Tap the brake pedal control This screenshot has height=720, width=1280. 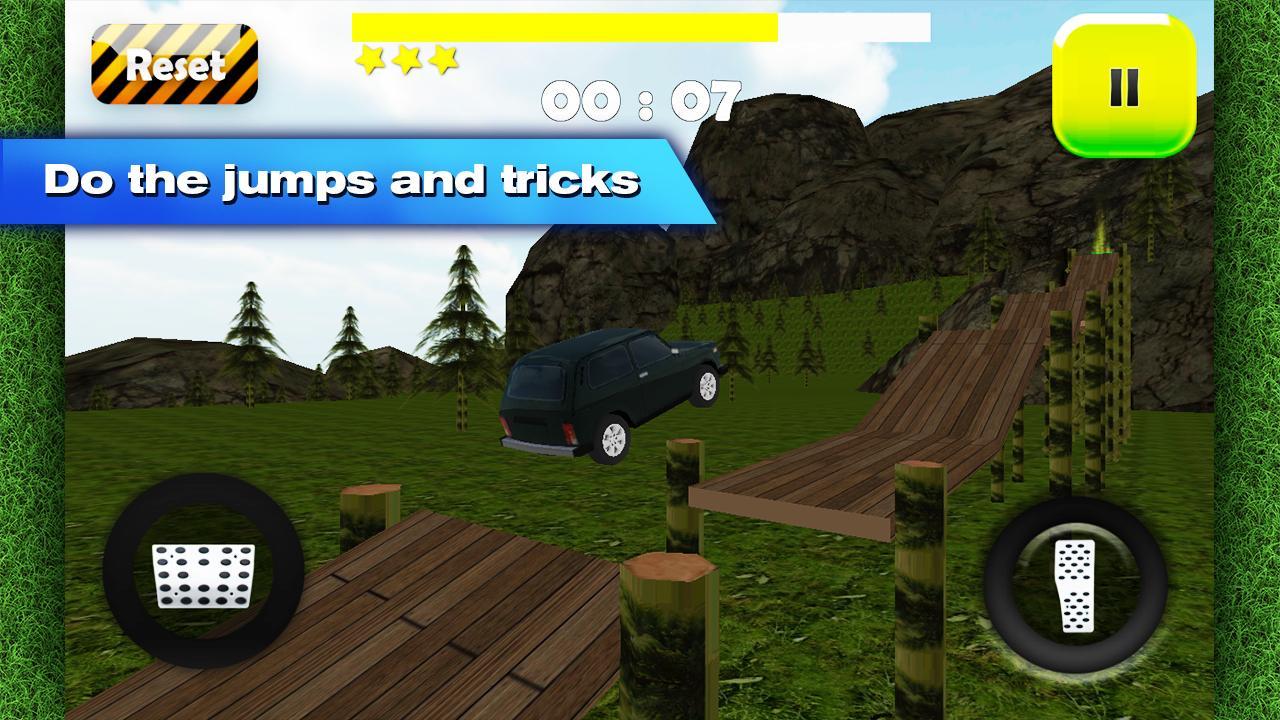[204, 574]
